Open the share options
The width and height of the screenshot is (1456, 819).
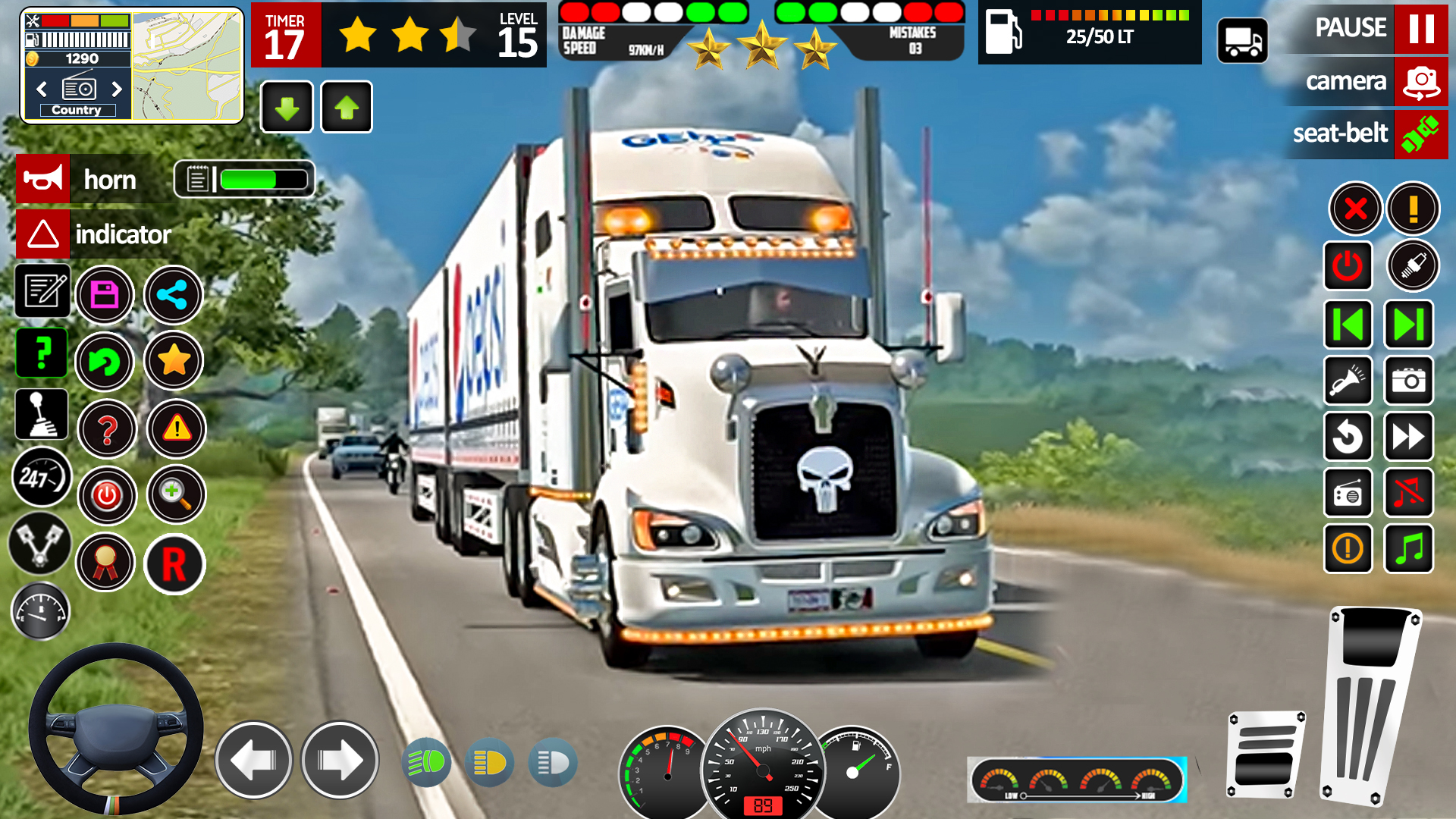[x=173, y=295]
